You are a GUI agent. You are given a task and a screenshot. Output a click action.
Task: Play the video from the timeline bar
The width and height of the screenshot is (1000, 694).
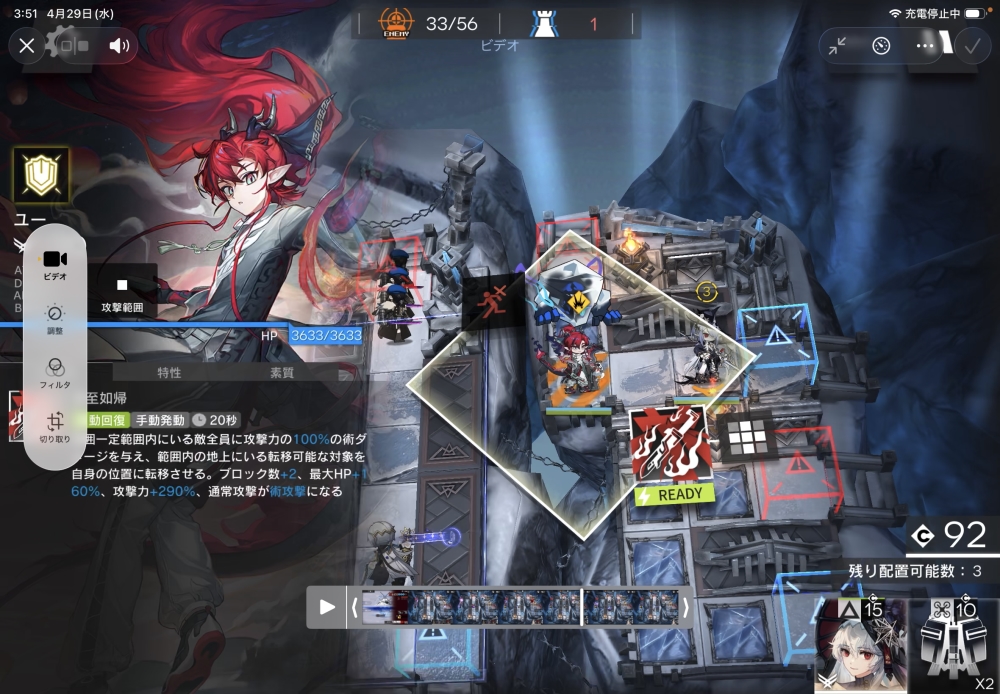point(326,607)
